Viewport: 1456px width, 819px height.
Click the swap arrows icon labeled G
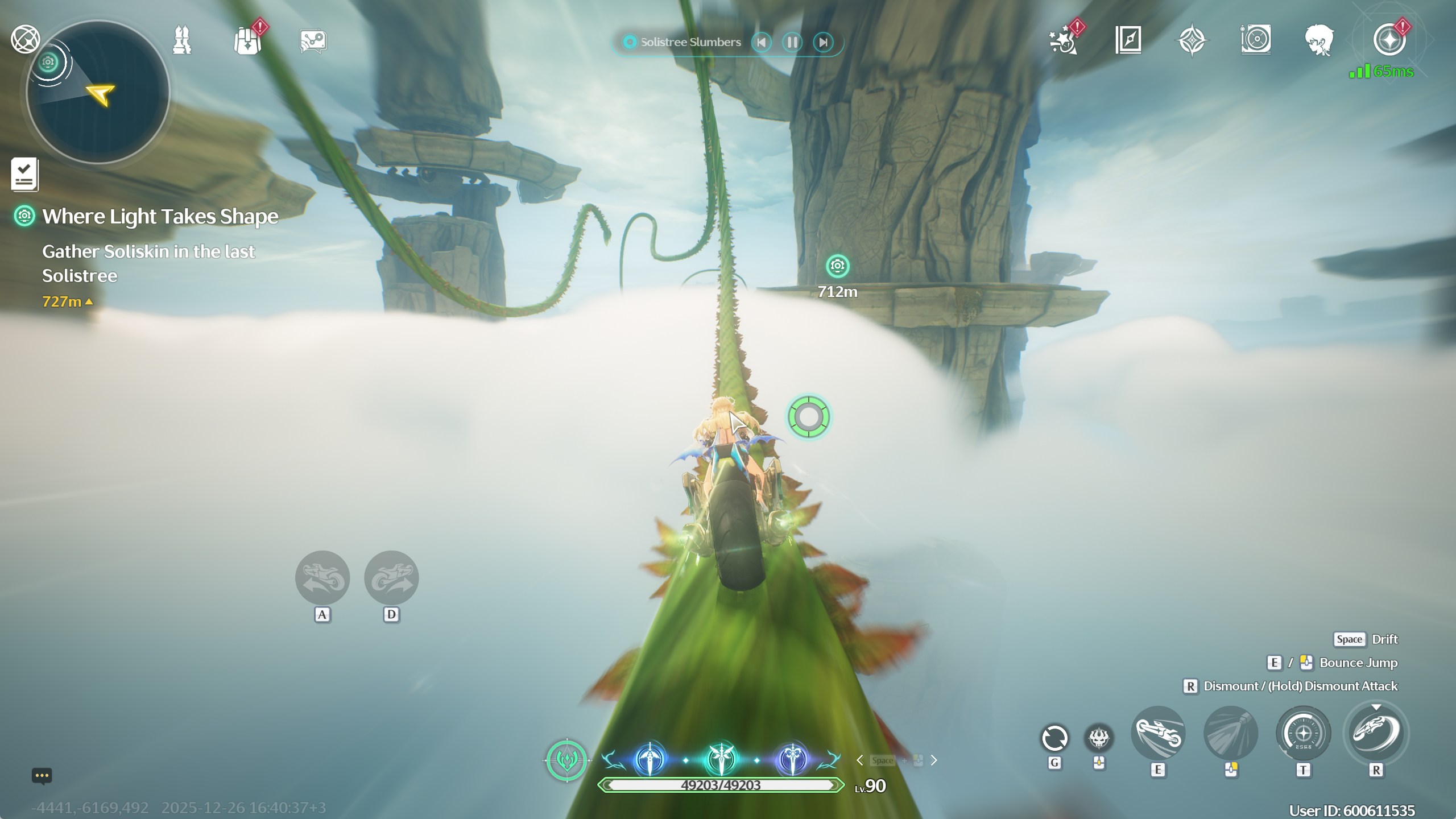point(1054,738)
